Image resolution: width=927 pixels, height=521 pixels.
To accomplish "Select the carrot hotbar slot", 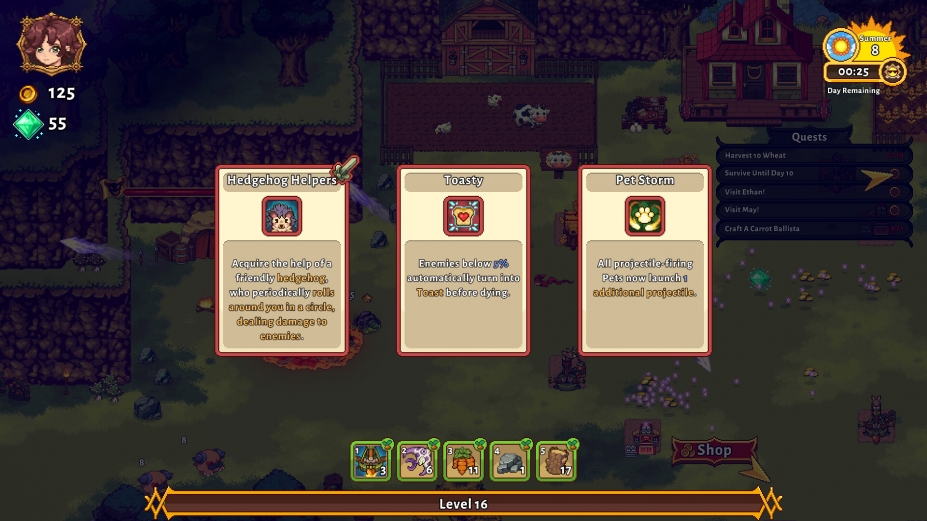I will click(463, 461).
